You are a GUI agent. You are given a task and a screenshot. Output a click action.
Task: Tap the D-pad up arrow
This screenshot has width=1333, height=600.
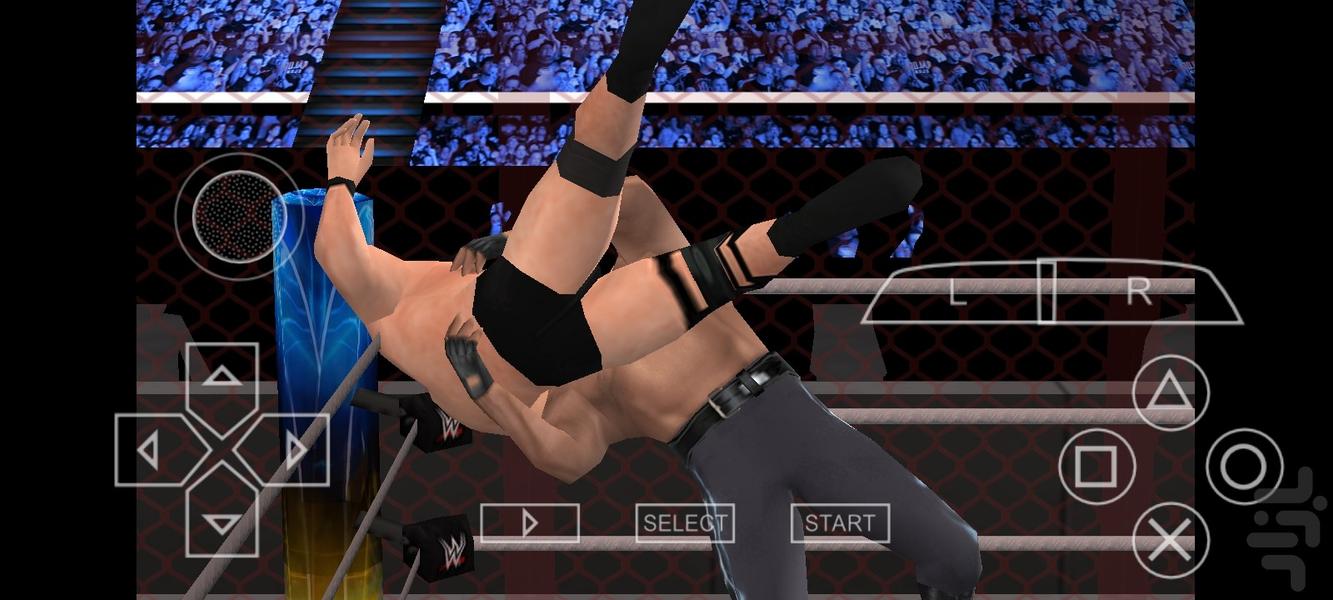coord(222,378)
